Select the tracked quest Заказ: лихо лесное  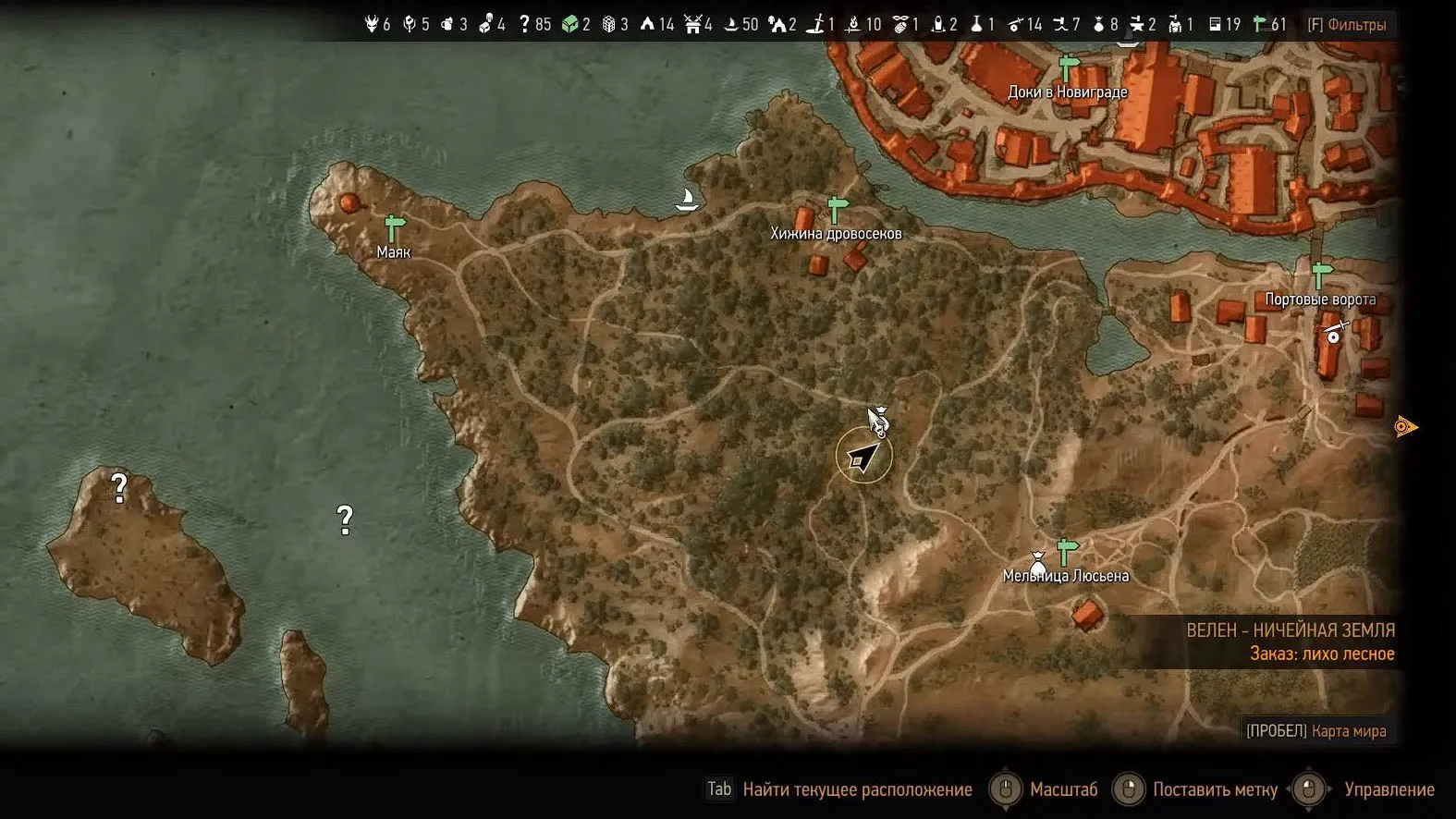1322,654
